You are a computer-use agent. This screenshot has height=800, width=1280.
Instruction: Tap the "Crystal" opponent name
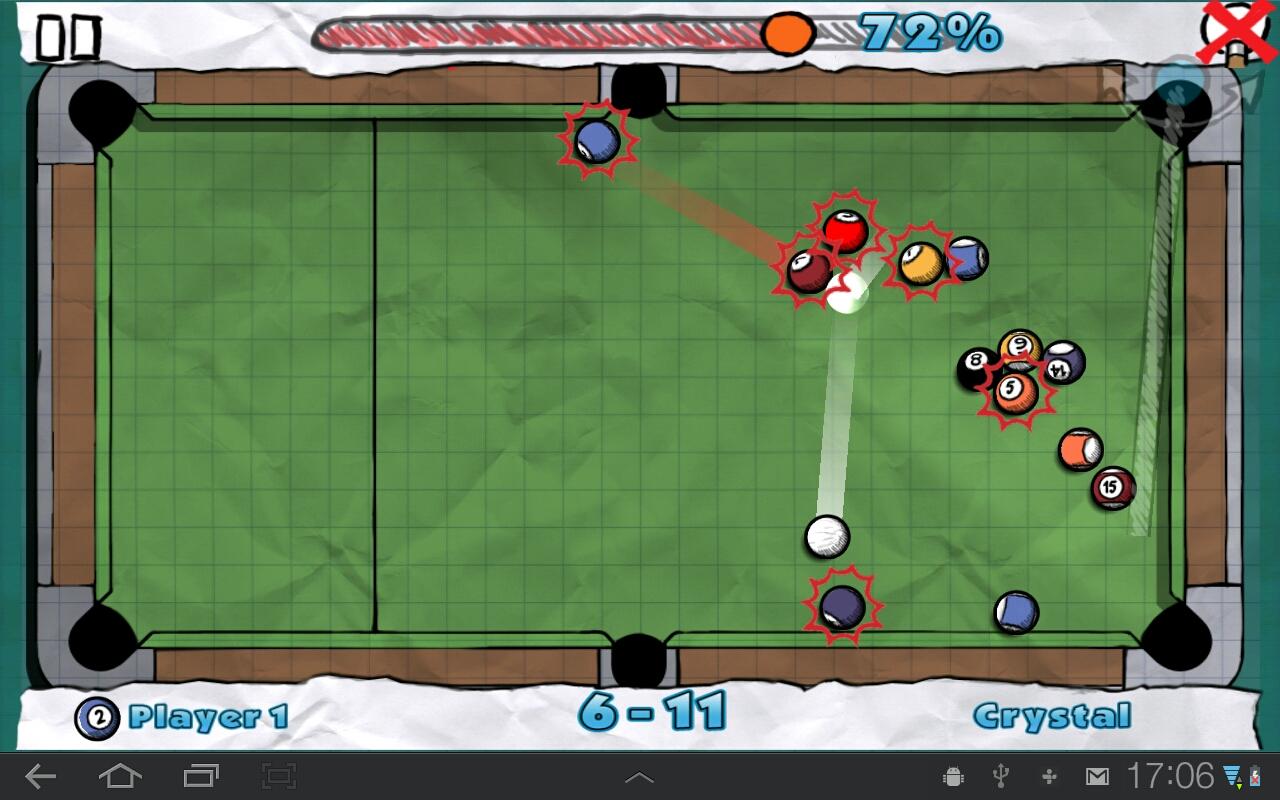[1055, 717]
